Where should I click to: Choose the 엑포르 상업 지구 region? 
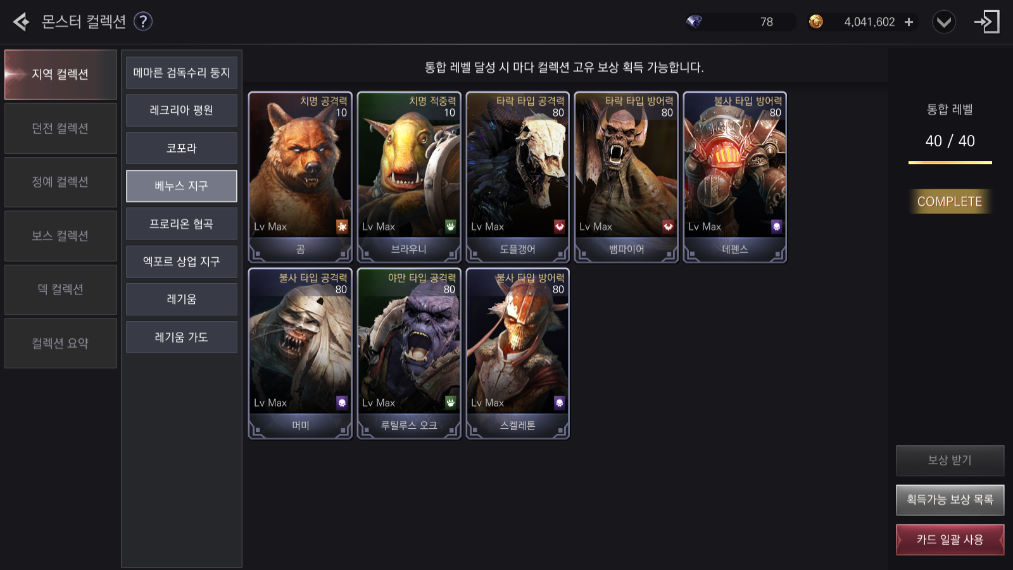pos(181,262)
